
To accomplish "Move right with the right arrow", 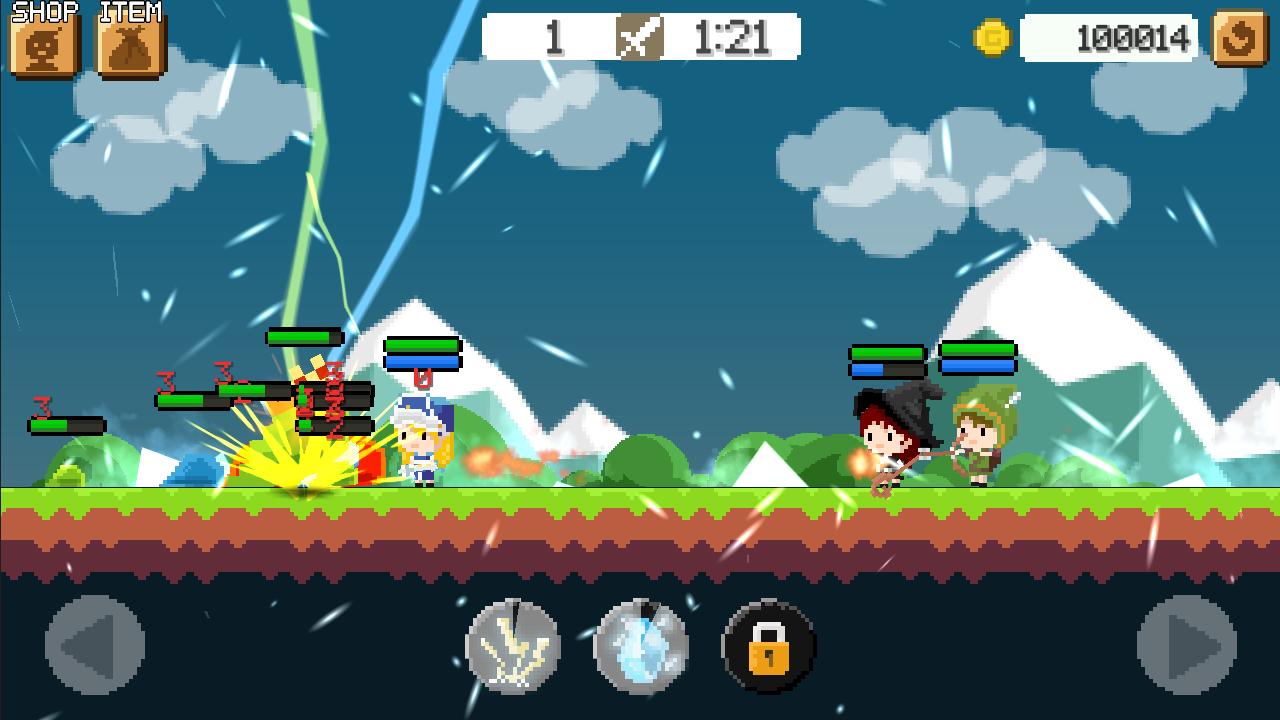I will [x=1187, y=646].
